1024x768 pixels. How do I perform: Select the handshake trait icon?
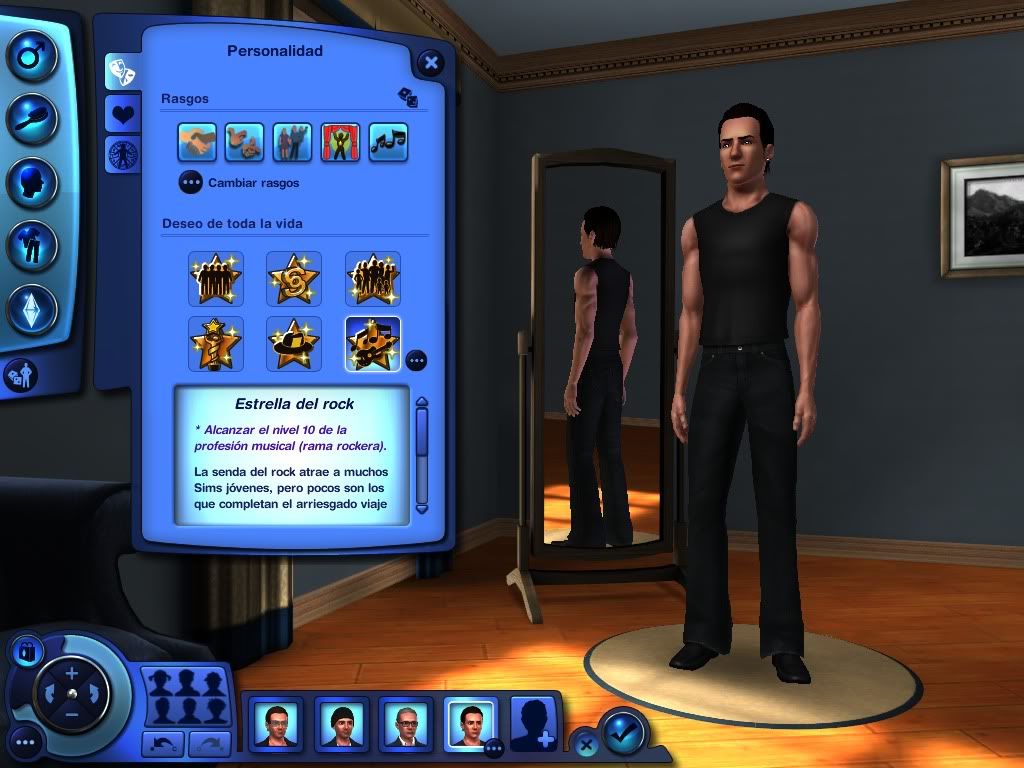tap(197, 143)
